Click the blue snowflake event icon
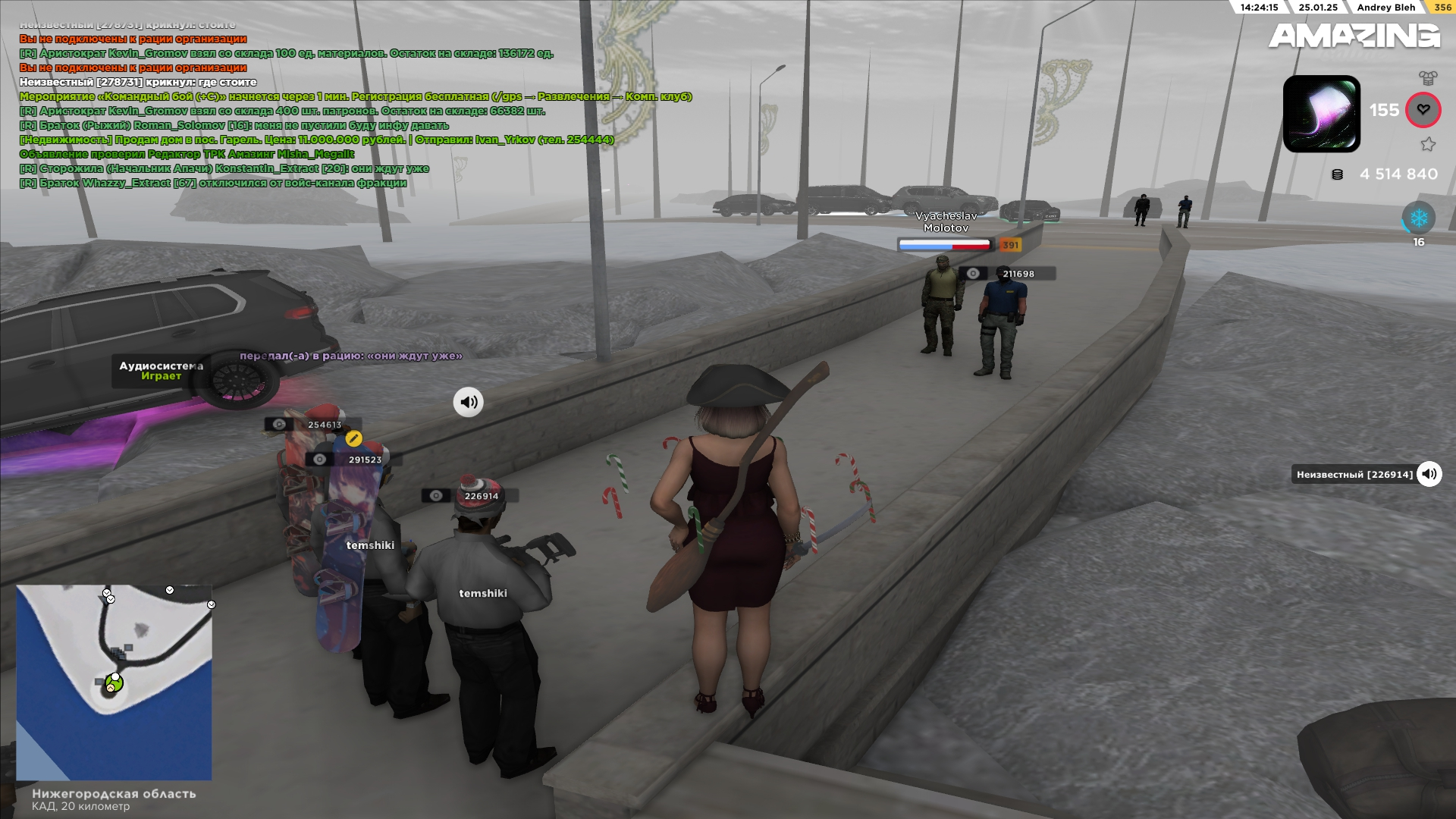 click(x=1418, y=218)
